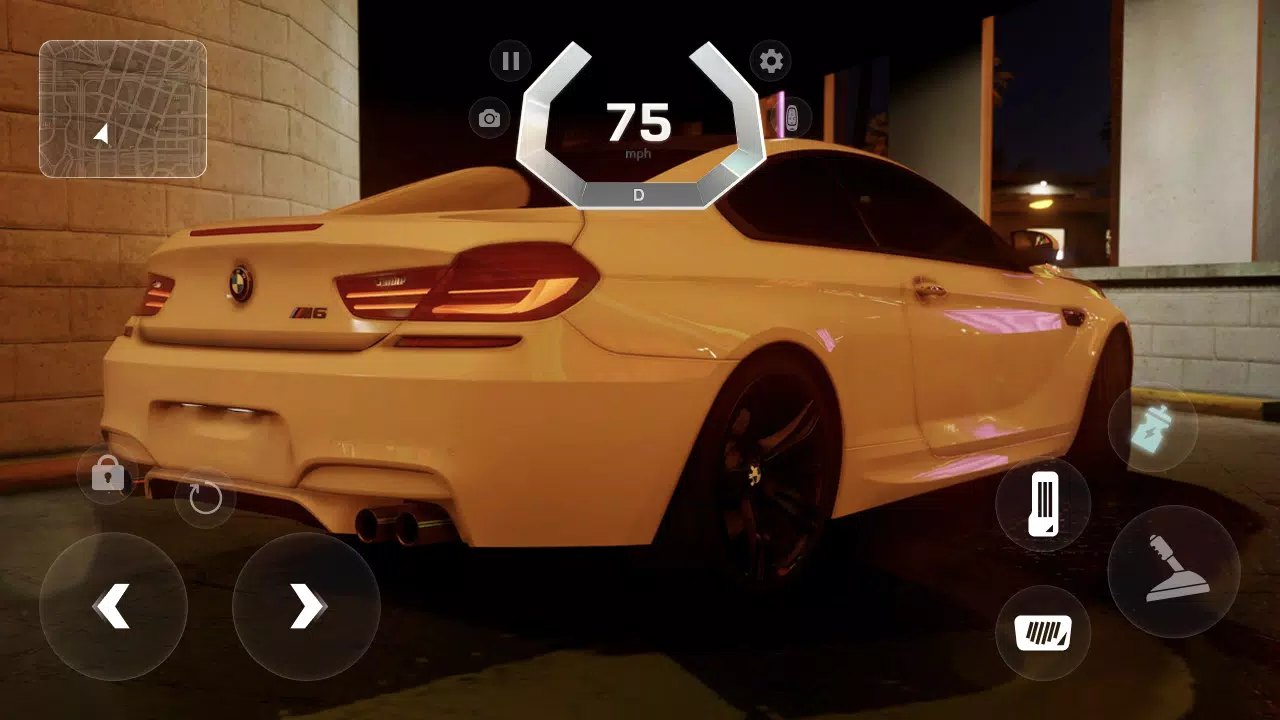Open the D gear selector
The image size is (1280, 720).
click(637, 195)
